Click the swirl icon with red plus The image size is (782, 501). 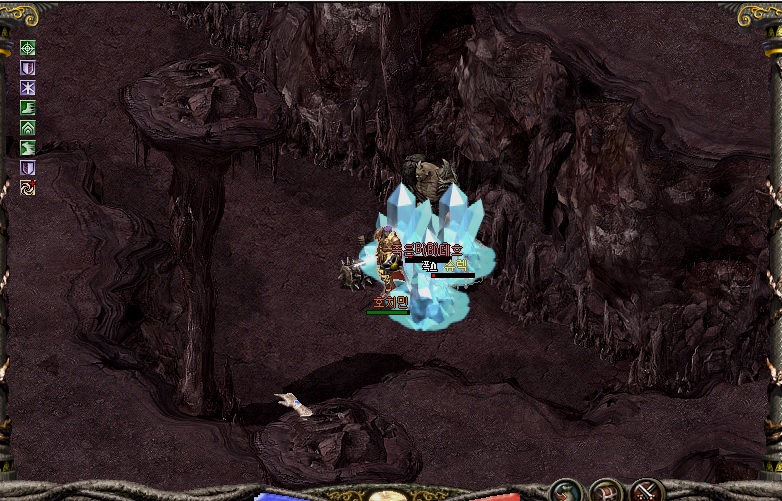pyautogui.click(x=28, y=187)
